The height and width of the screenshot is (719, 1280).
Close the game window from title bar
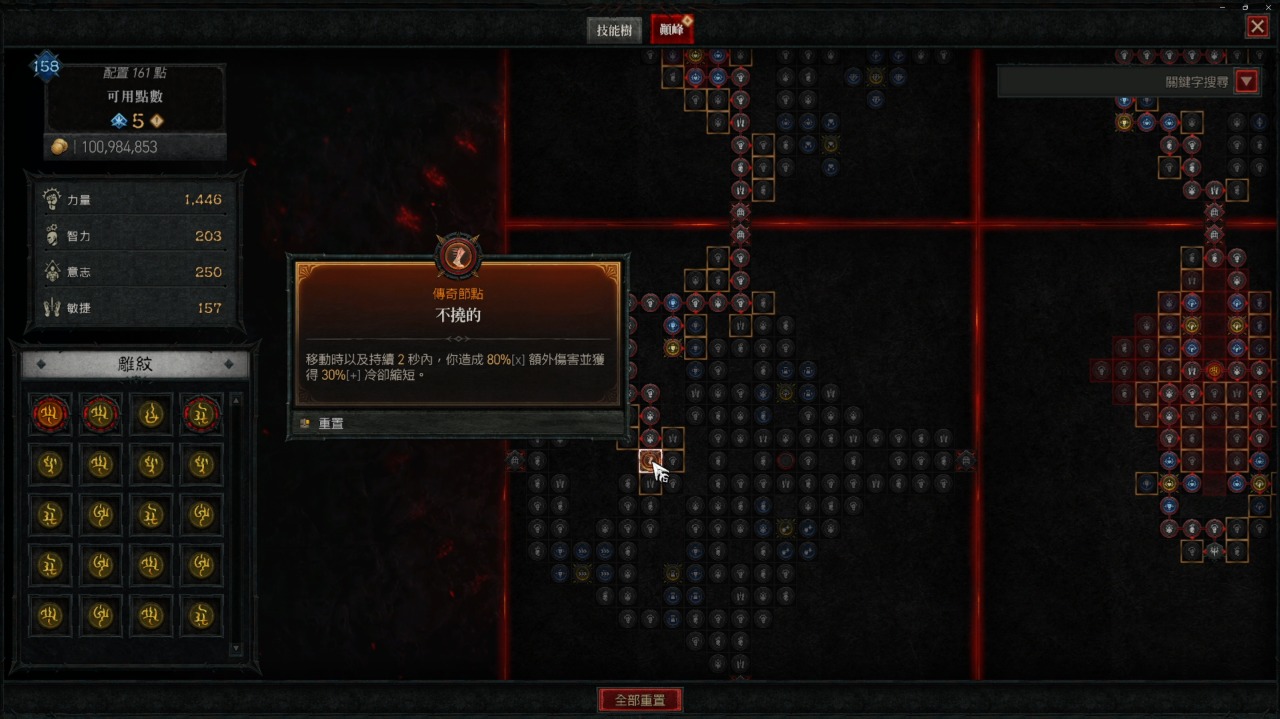1267,6
